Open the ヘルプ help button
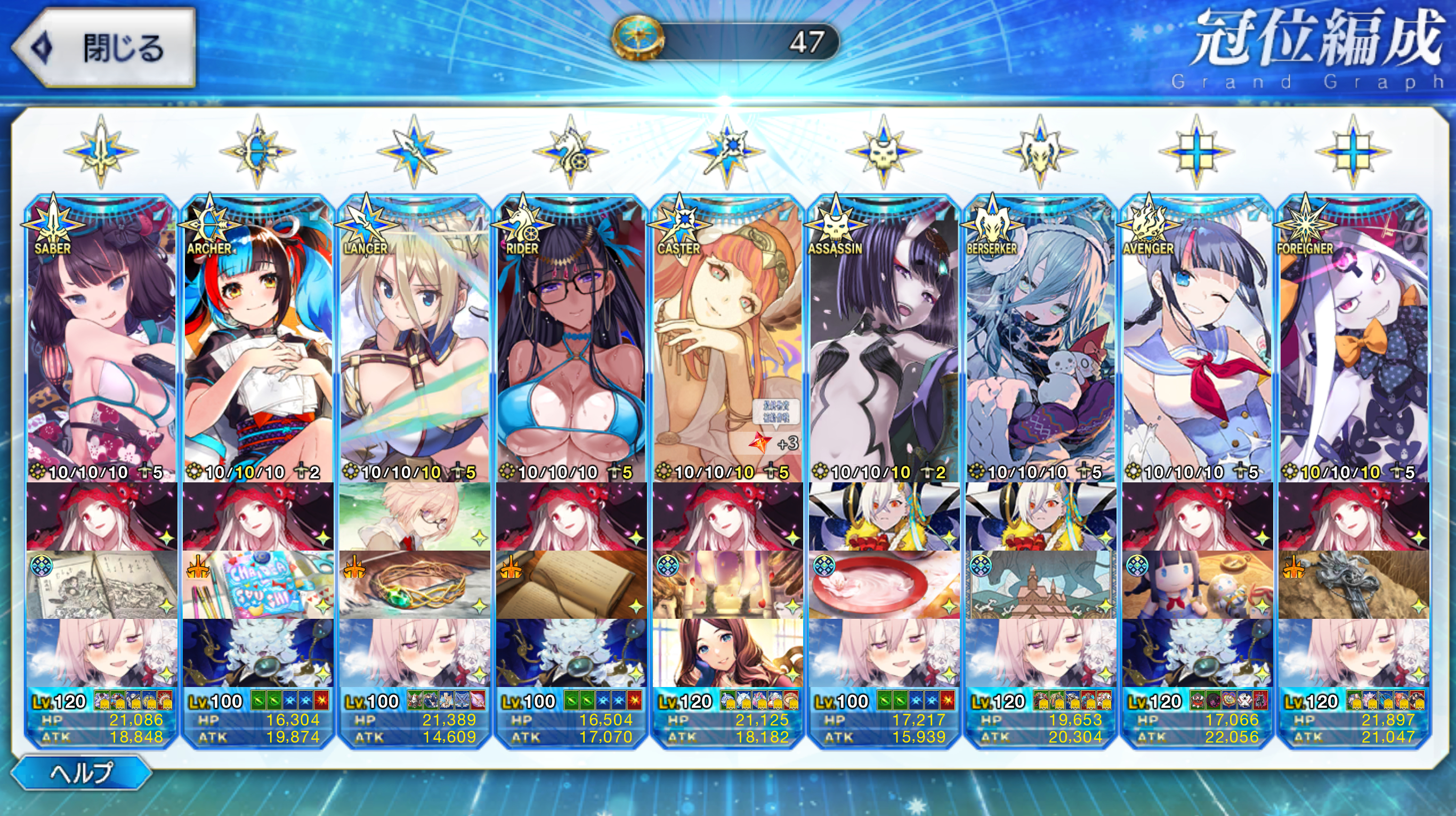The image size is (1456, 816). click(81, 772)
